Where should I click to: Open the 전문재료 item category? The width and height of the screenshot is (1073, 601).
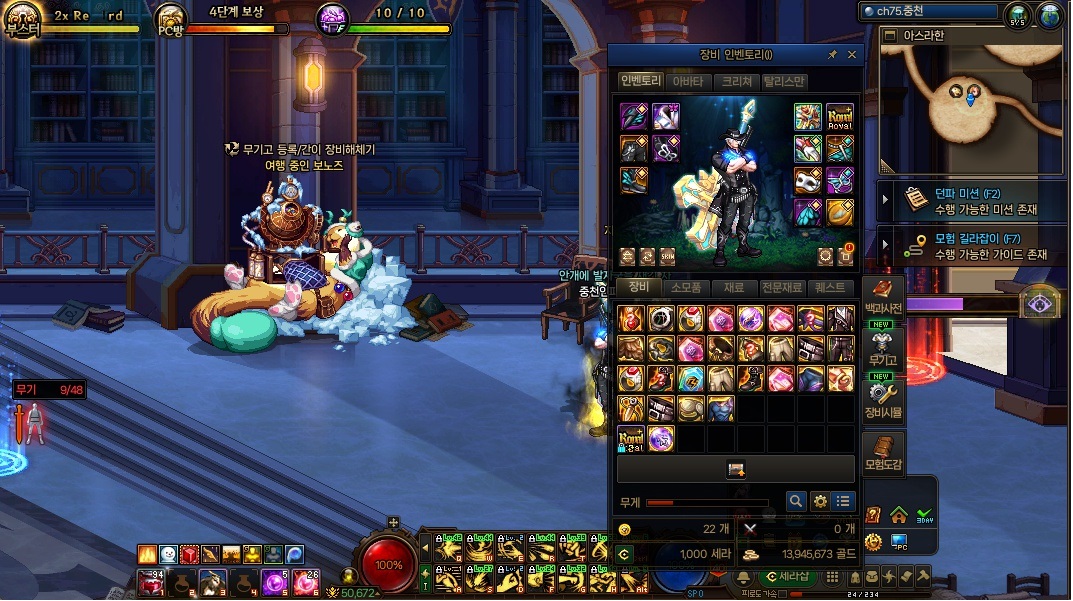pyautogui.click(x=781, y=287)
